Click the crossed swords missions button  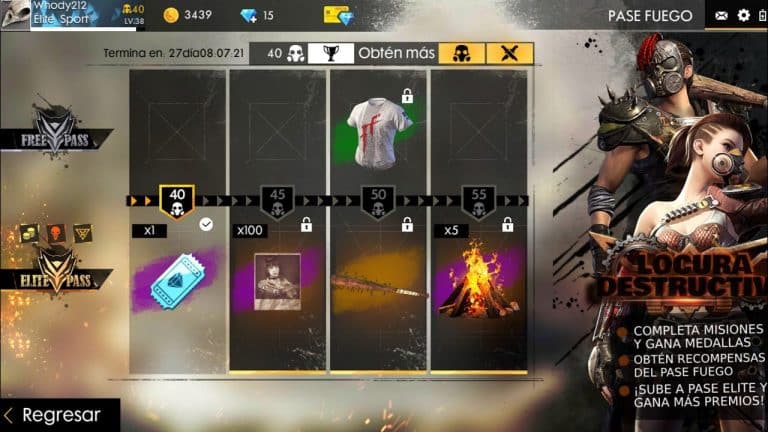510,54
